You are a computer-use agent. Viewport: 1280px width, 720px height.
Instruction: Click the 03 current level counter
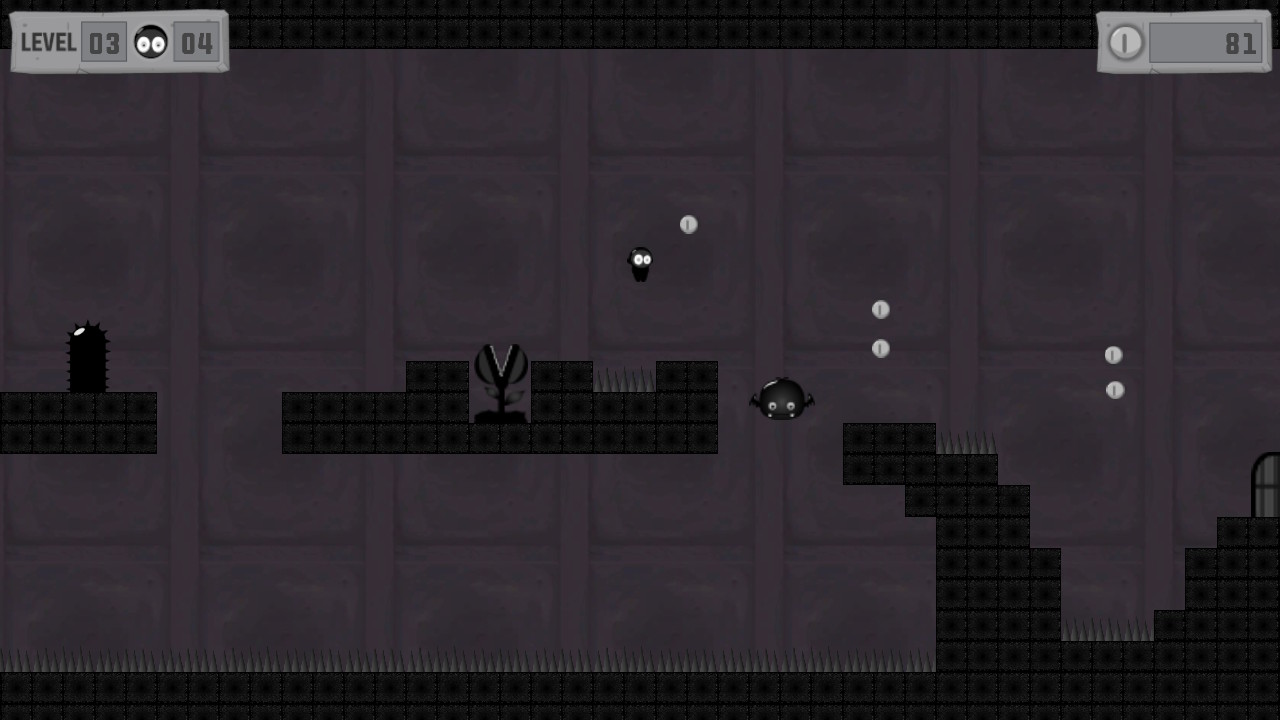(104, 42)
